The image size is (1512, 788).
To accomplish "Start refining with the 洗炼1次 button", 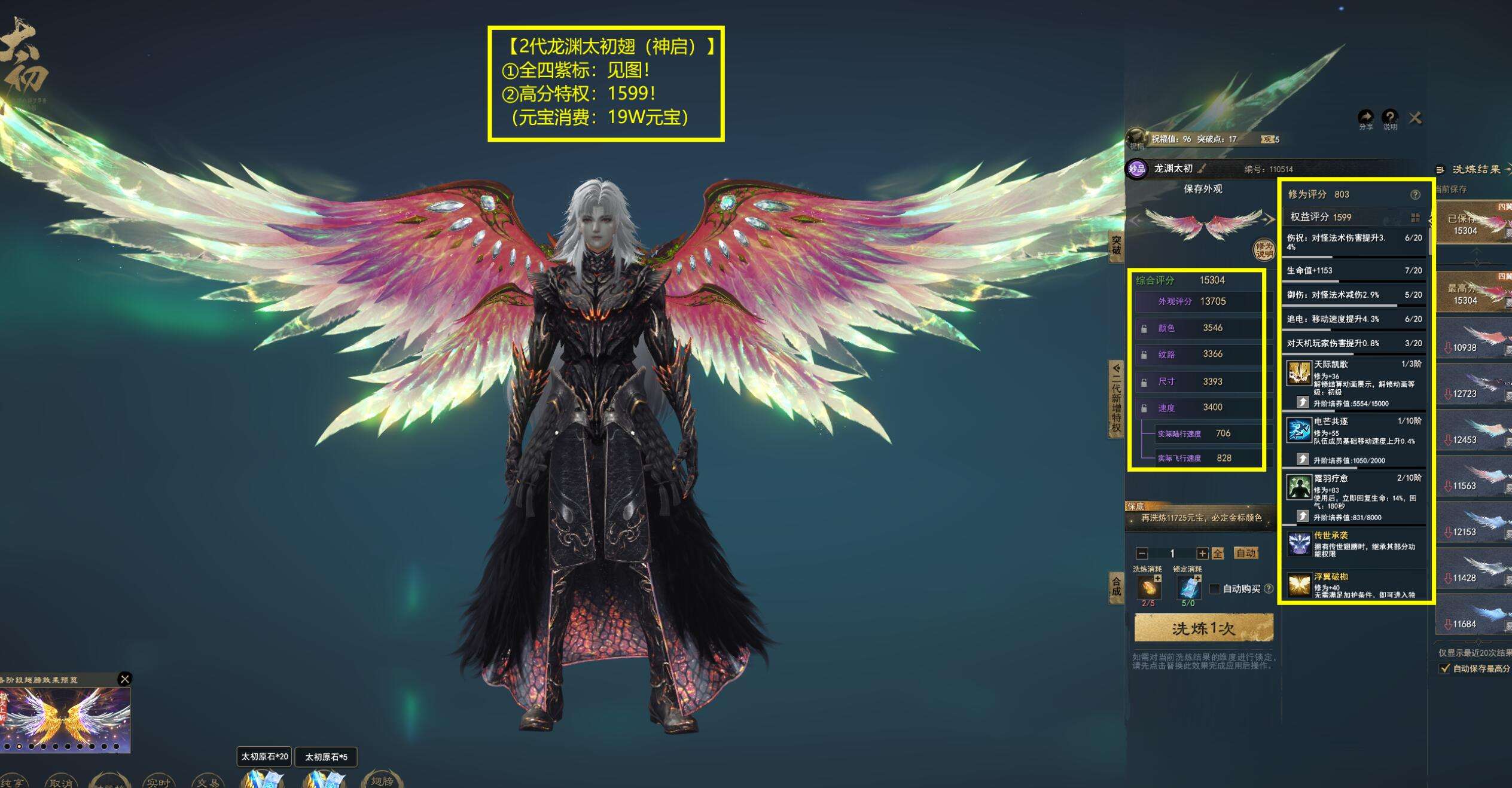I will (1203, 628).
